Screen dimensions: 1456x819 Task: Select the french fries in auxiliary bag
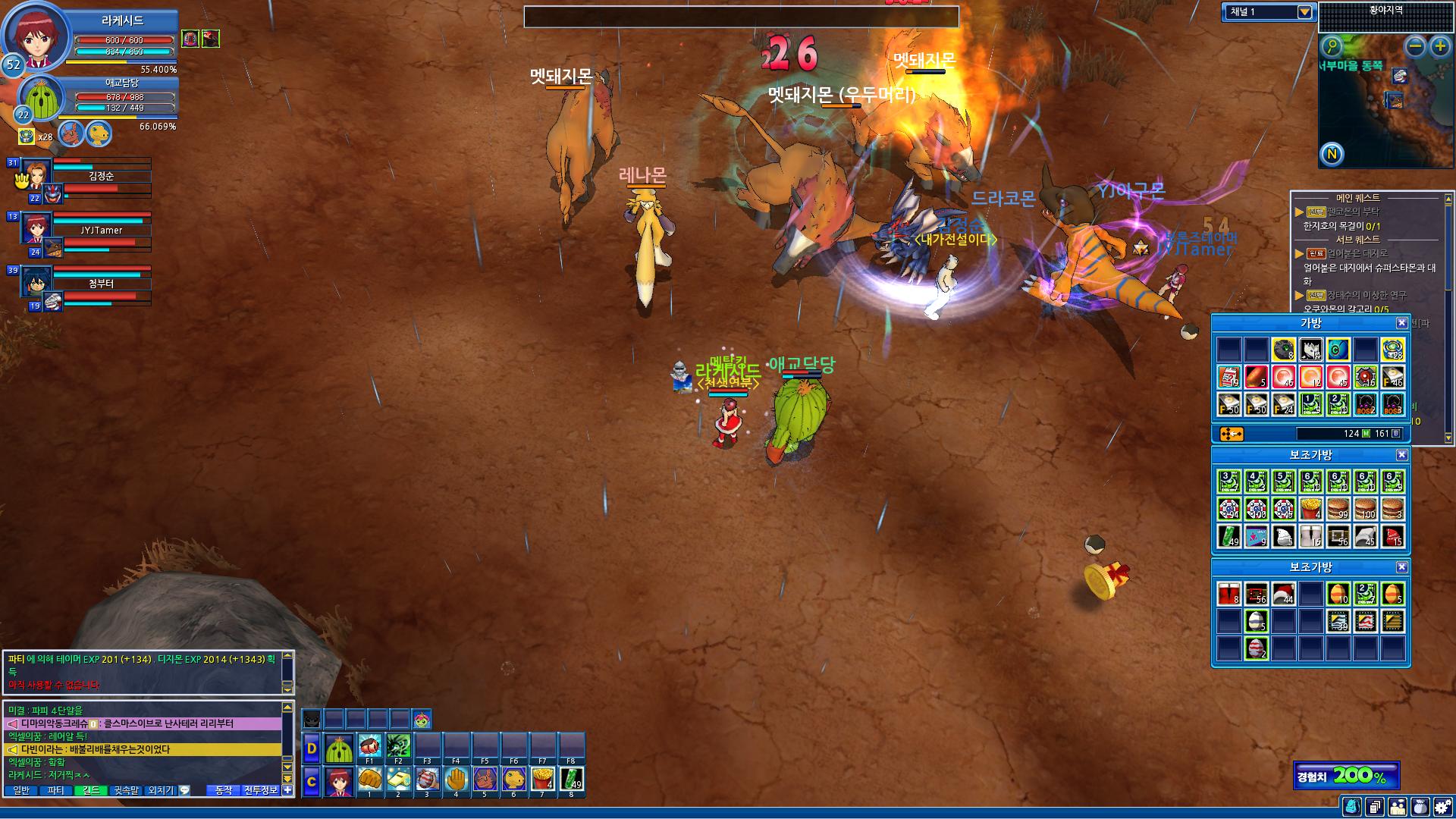[1310, 508]
